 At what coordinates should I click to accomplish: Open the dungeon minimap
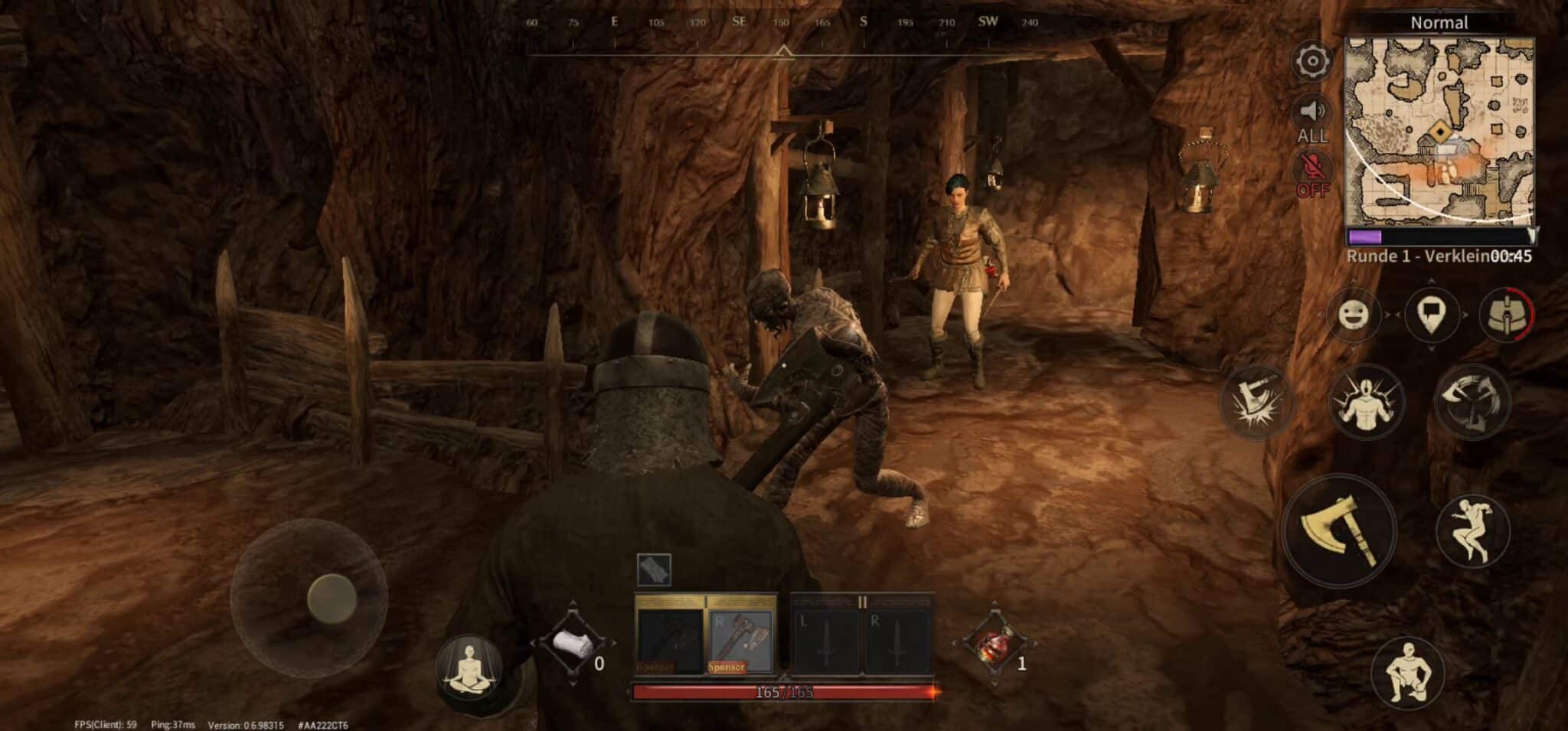pos(1439,130)
